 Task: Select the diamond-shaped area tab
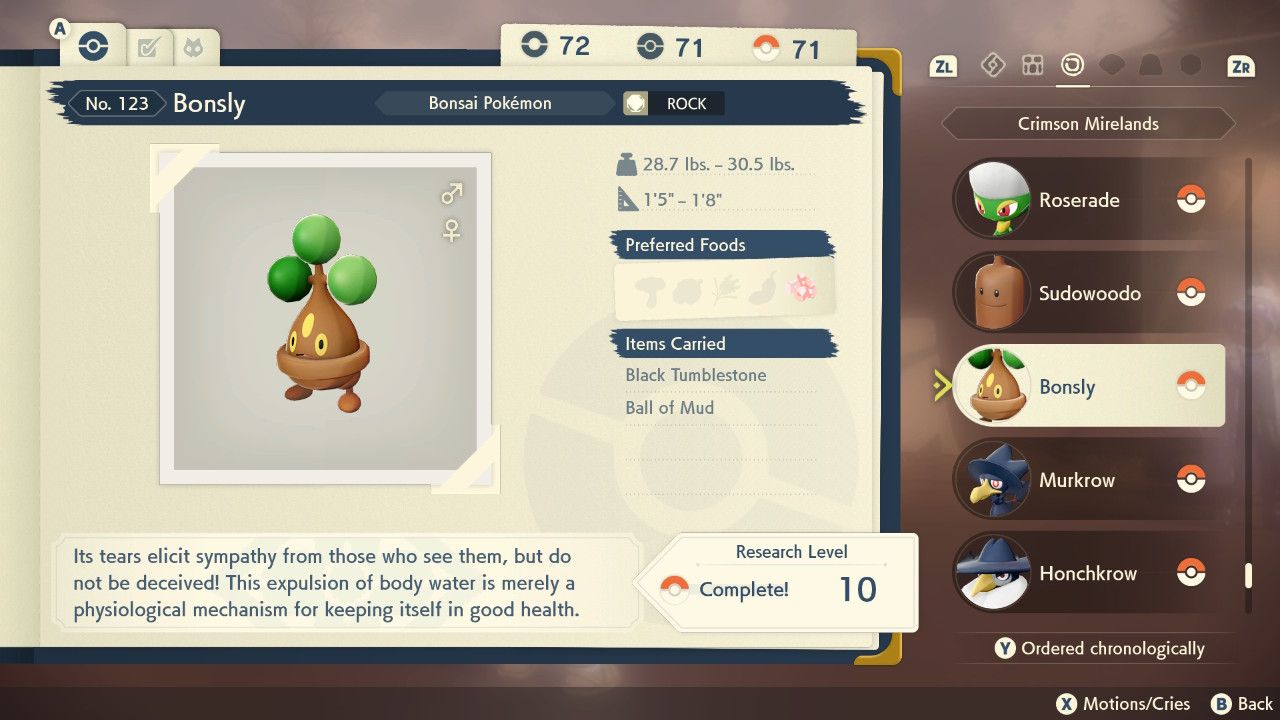pos(992,66)
